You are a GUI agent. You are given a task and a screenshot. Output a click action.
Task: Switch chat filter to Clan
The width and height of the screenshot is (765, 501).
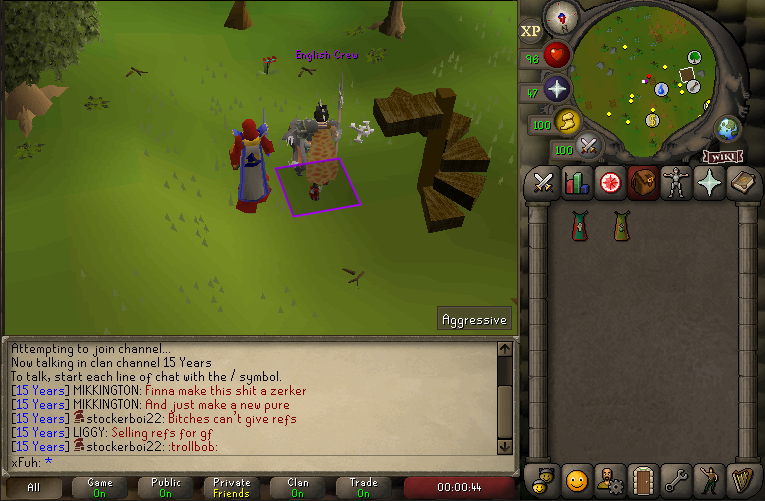pos(298,488)
